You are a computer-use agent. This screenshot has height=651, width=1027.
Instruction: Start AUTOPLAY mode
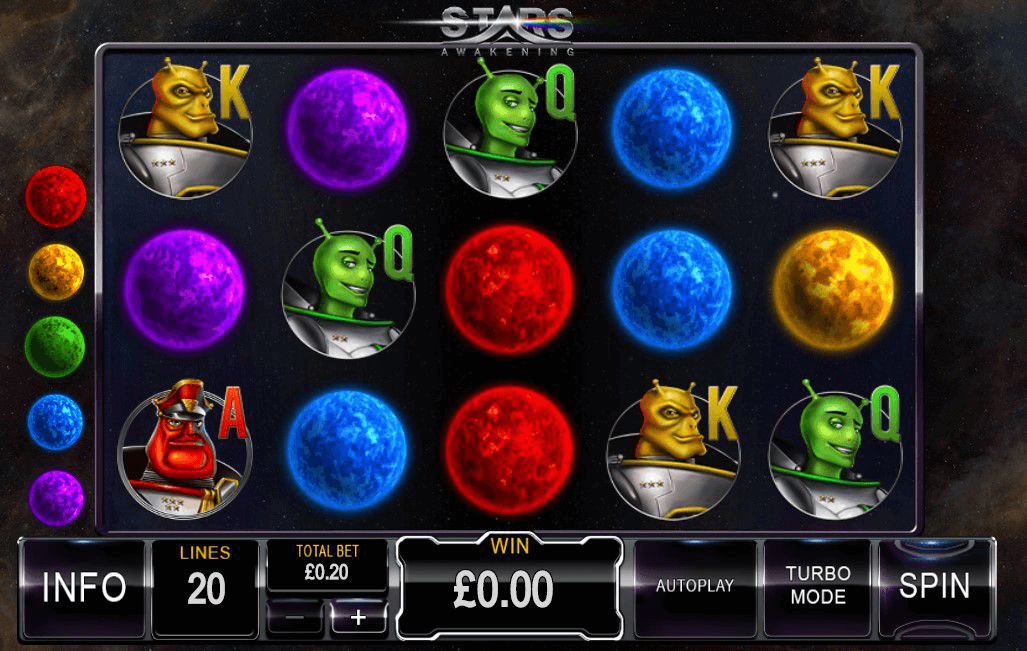coord(694,587)
